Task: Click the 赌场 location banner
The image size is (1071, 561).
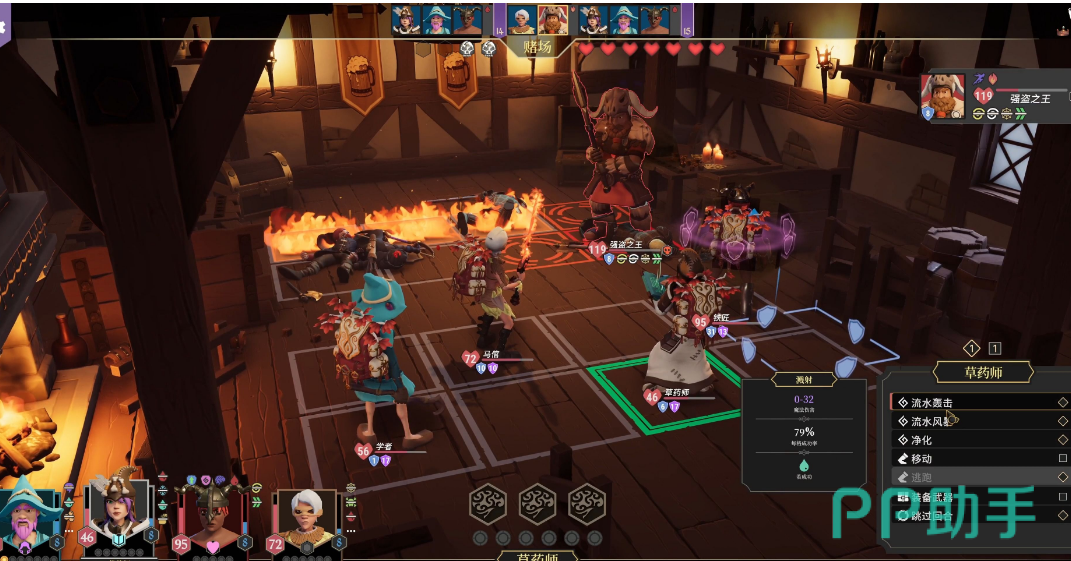Action: [x=538, y=47]
